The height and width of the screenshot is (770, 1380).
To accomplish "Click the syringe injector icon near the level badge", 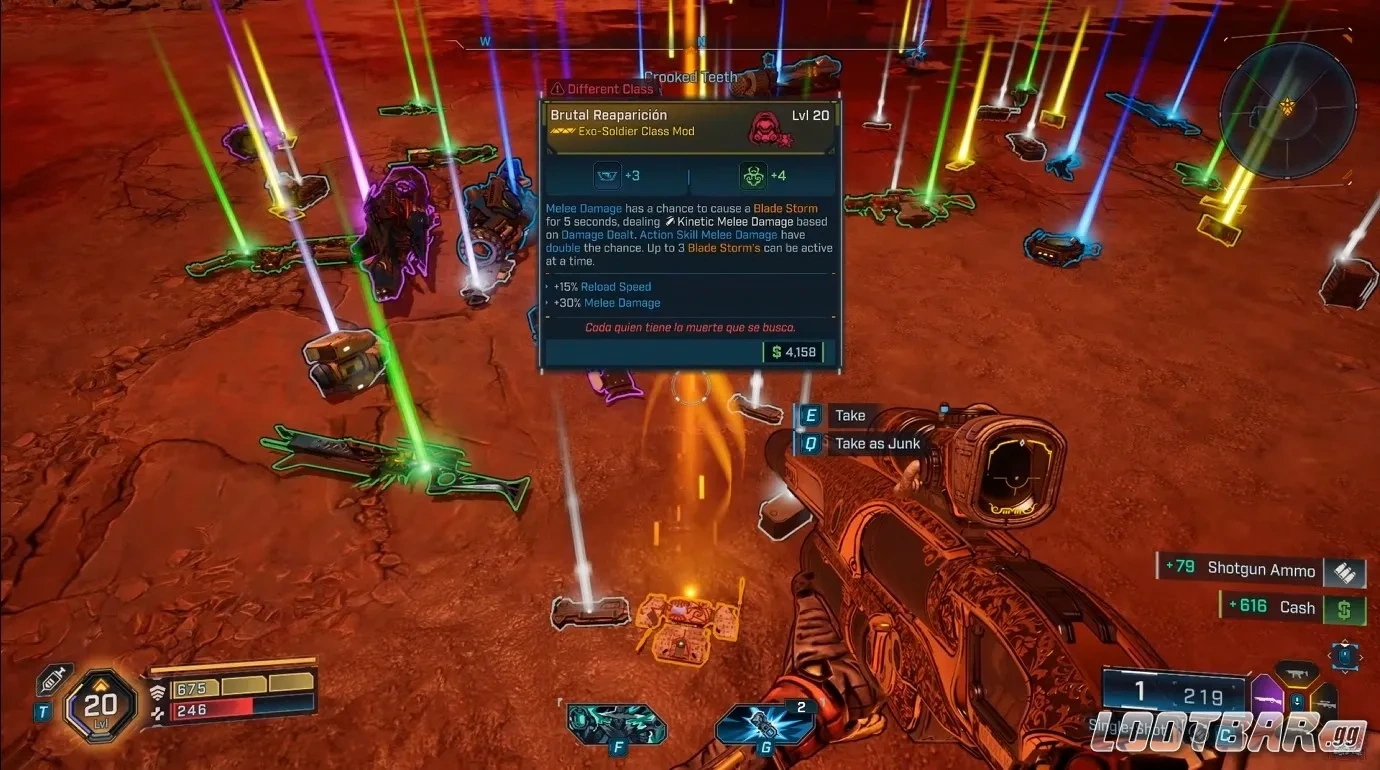I will tap(51, 679).
